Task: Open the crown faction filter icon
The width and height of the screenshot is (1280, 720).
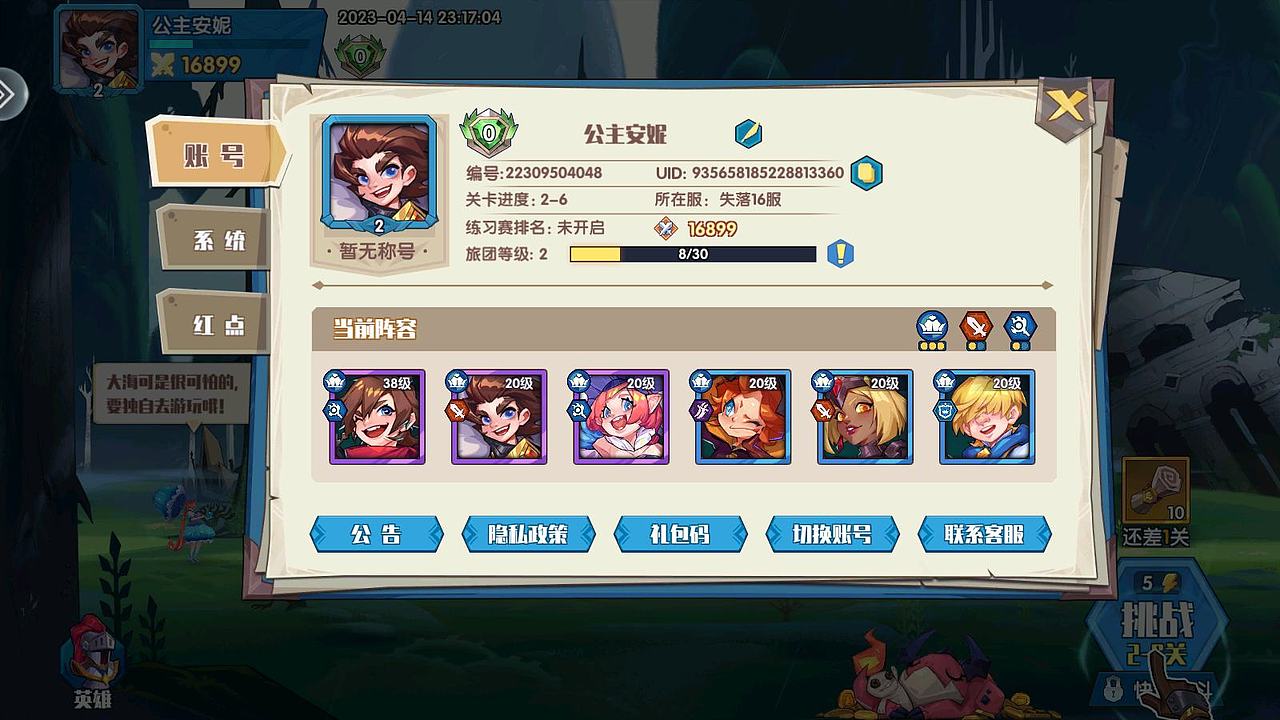Action: (931, 325)
